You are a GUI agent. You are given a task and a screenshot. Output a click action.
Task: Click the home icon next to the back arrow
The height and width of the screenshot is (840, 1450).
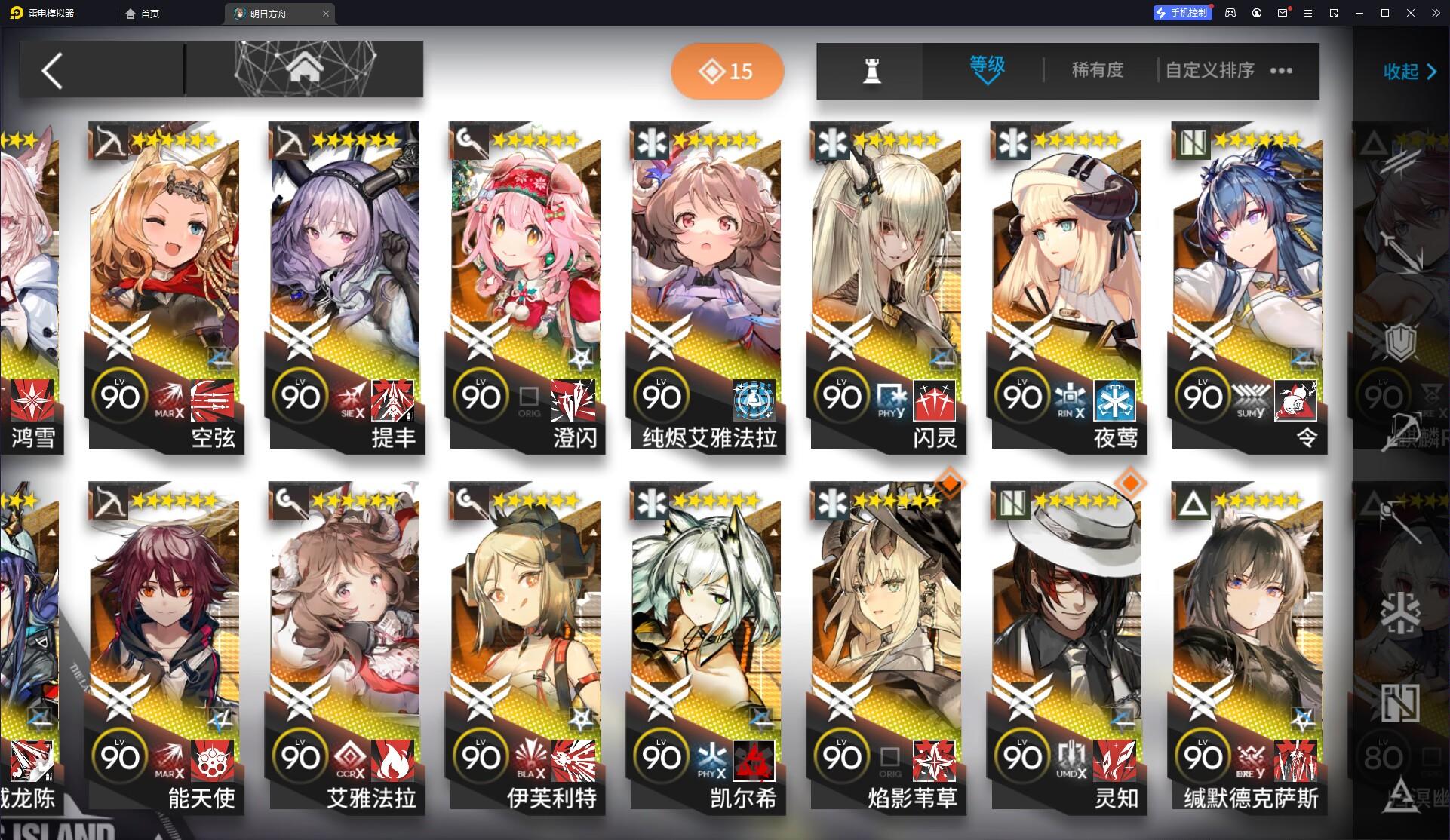pos(305,69)
